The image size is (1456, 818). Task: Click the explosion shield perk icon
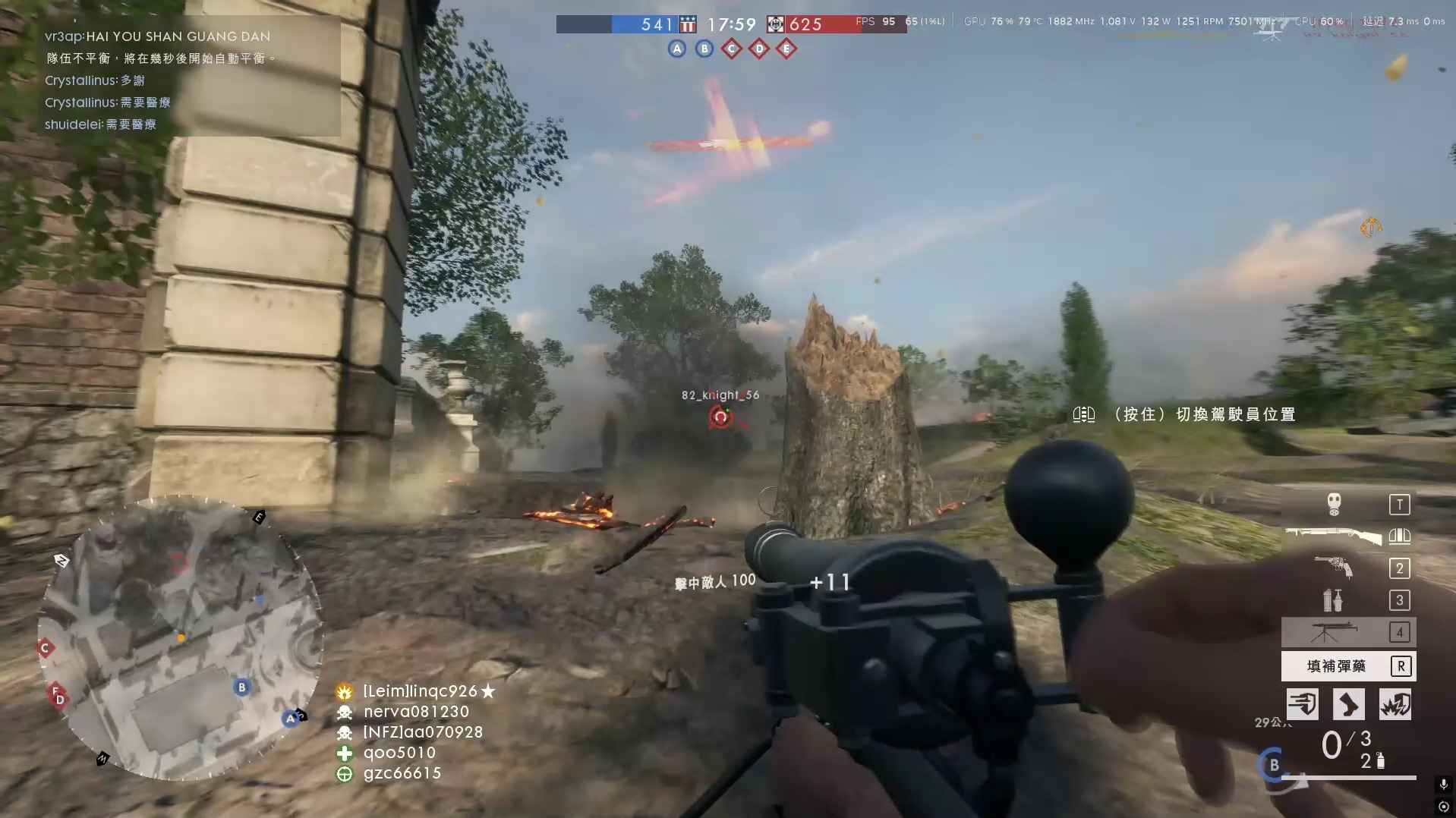coord(1395,704)
